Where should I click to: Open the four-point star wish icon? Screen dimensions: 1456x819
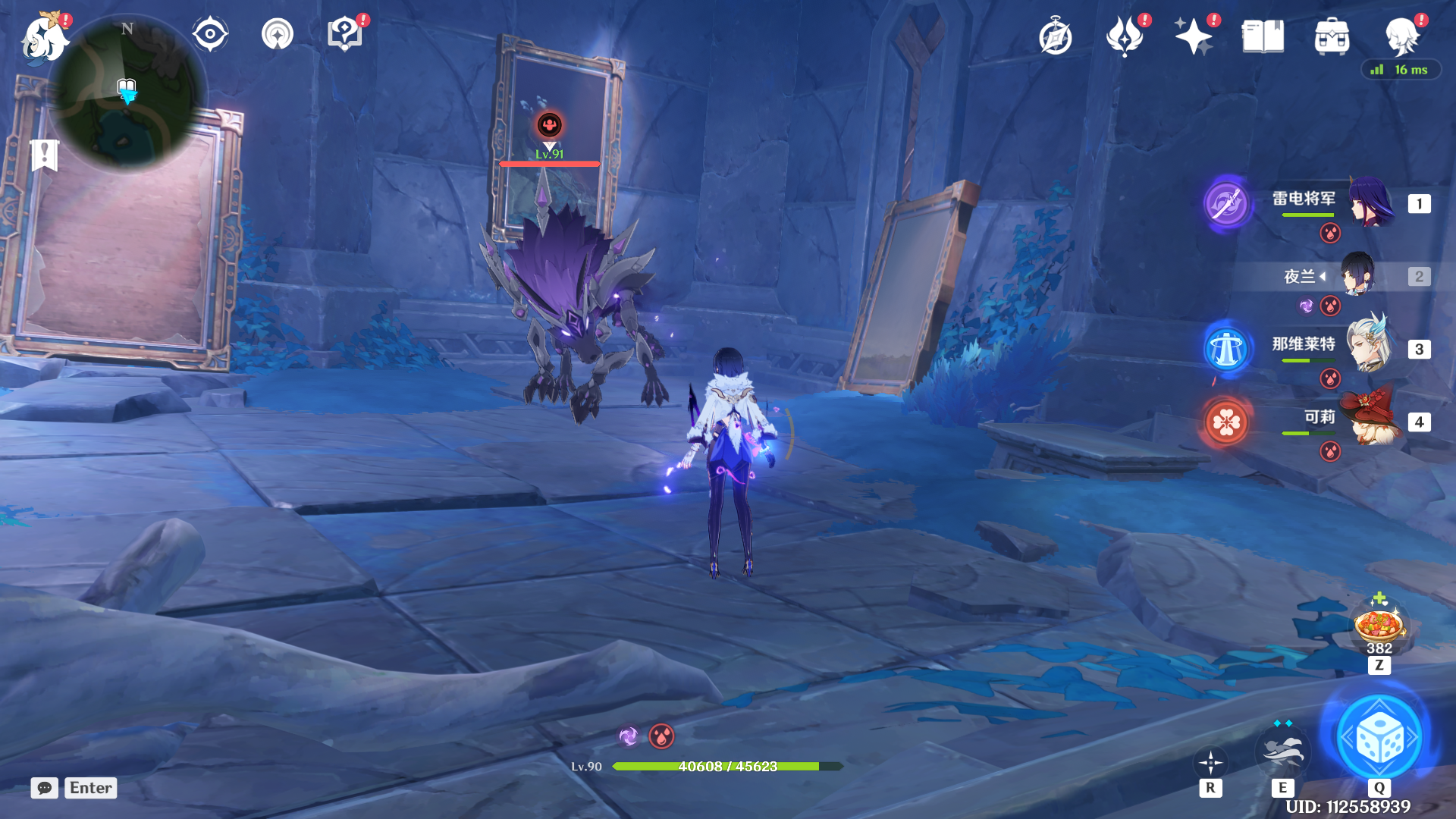1194,36
